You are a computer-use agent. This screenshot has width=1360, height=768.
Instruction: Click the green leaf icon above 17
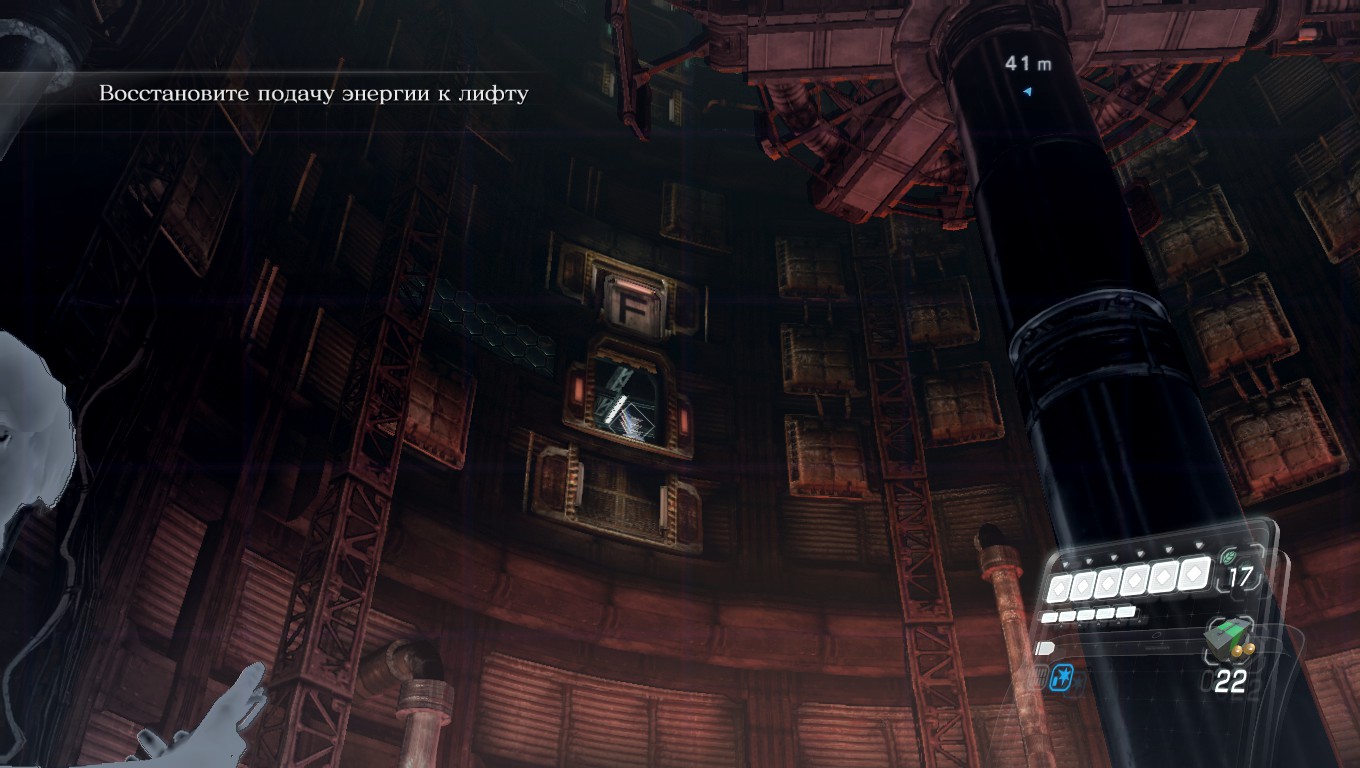click(x=1228, y=557)
